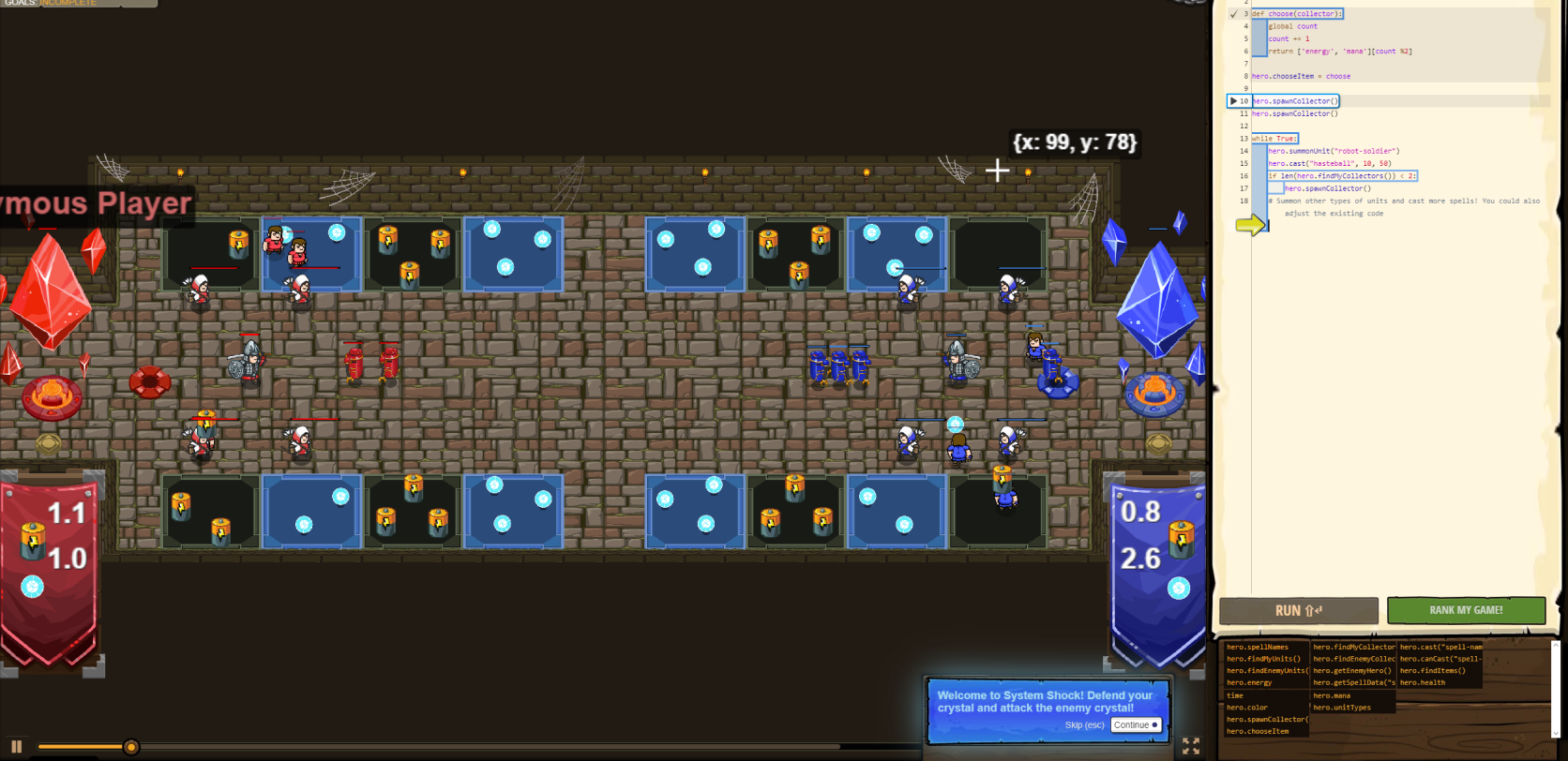1568x761 pixels.
Task: Continue past the System Shock welcome message
Action: coord(1136,724)
